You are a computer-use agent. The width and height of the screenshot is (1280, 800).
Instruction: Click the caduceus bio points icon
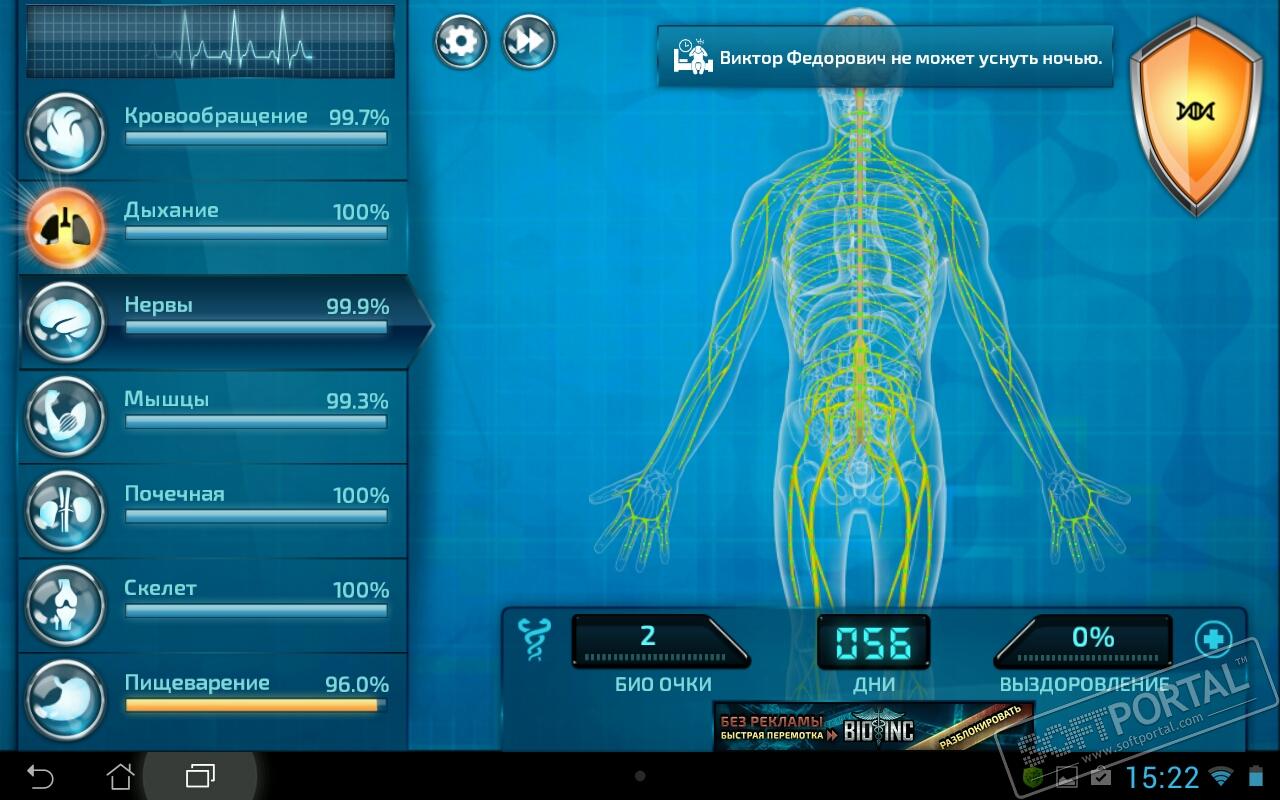coord(534,640)
